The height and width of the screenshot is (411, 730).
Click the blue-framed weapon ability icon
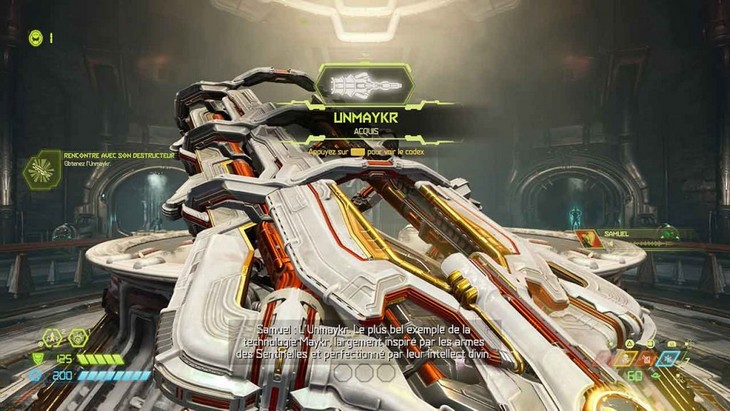click(x=667, y=357)
